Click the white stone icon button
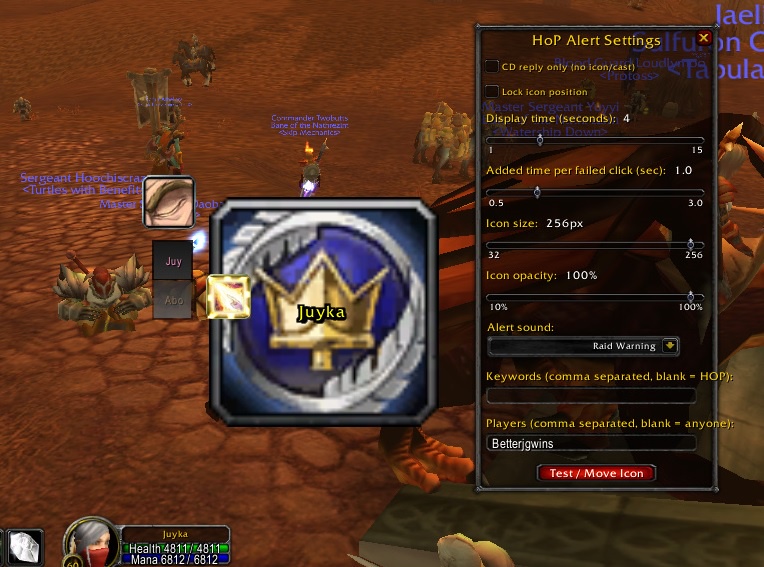 (23, 547)
